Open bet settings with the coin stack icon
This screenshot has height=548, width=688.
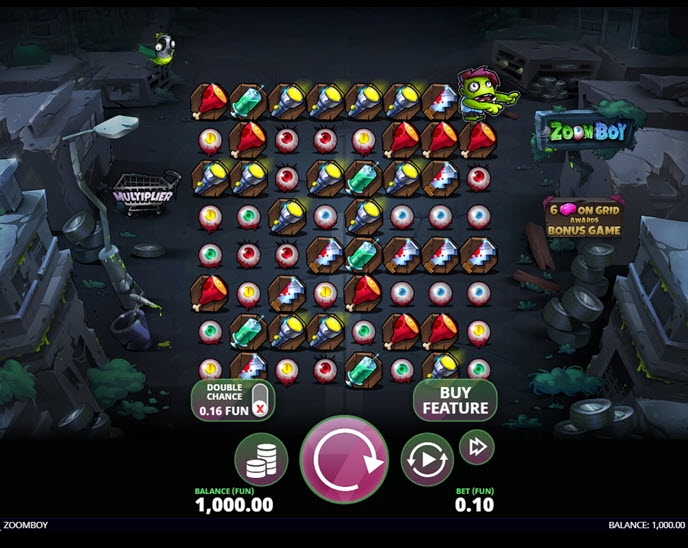pos(261,460)
